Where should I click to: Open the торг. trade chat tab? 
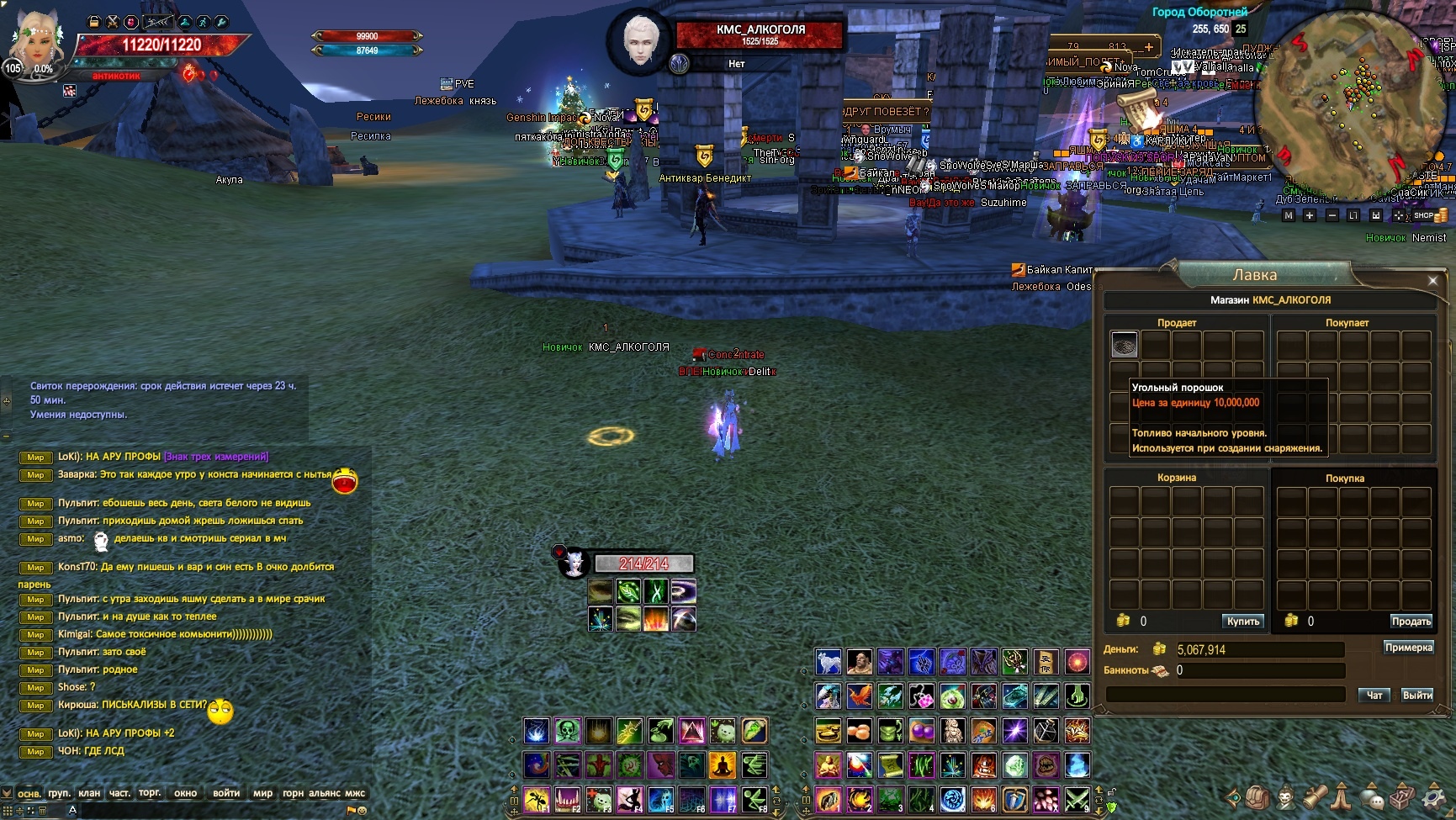click(150, 793)
